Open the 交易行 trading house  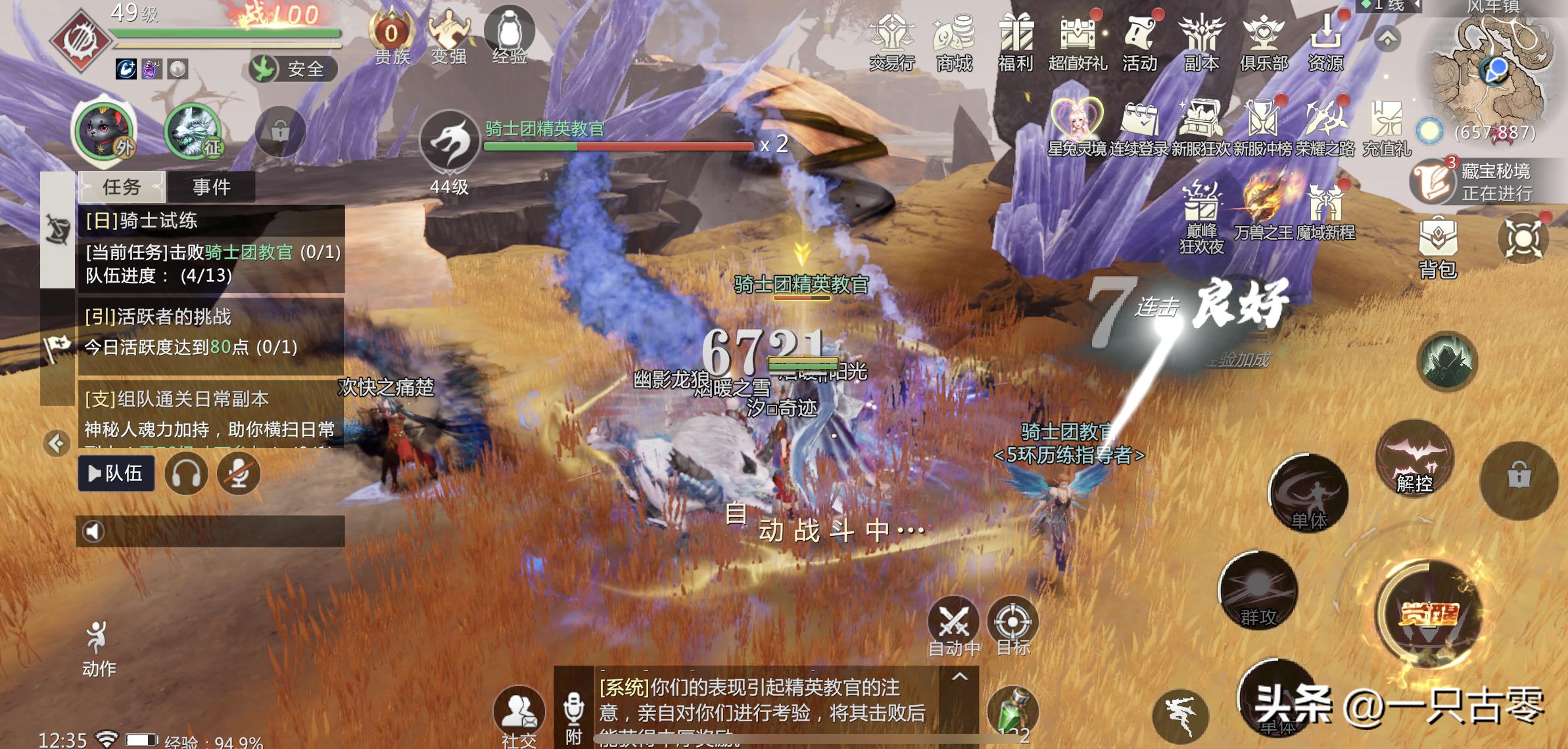[x=891, y=41]
